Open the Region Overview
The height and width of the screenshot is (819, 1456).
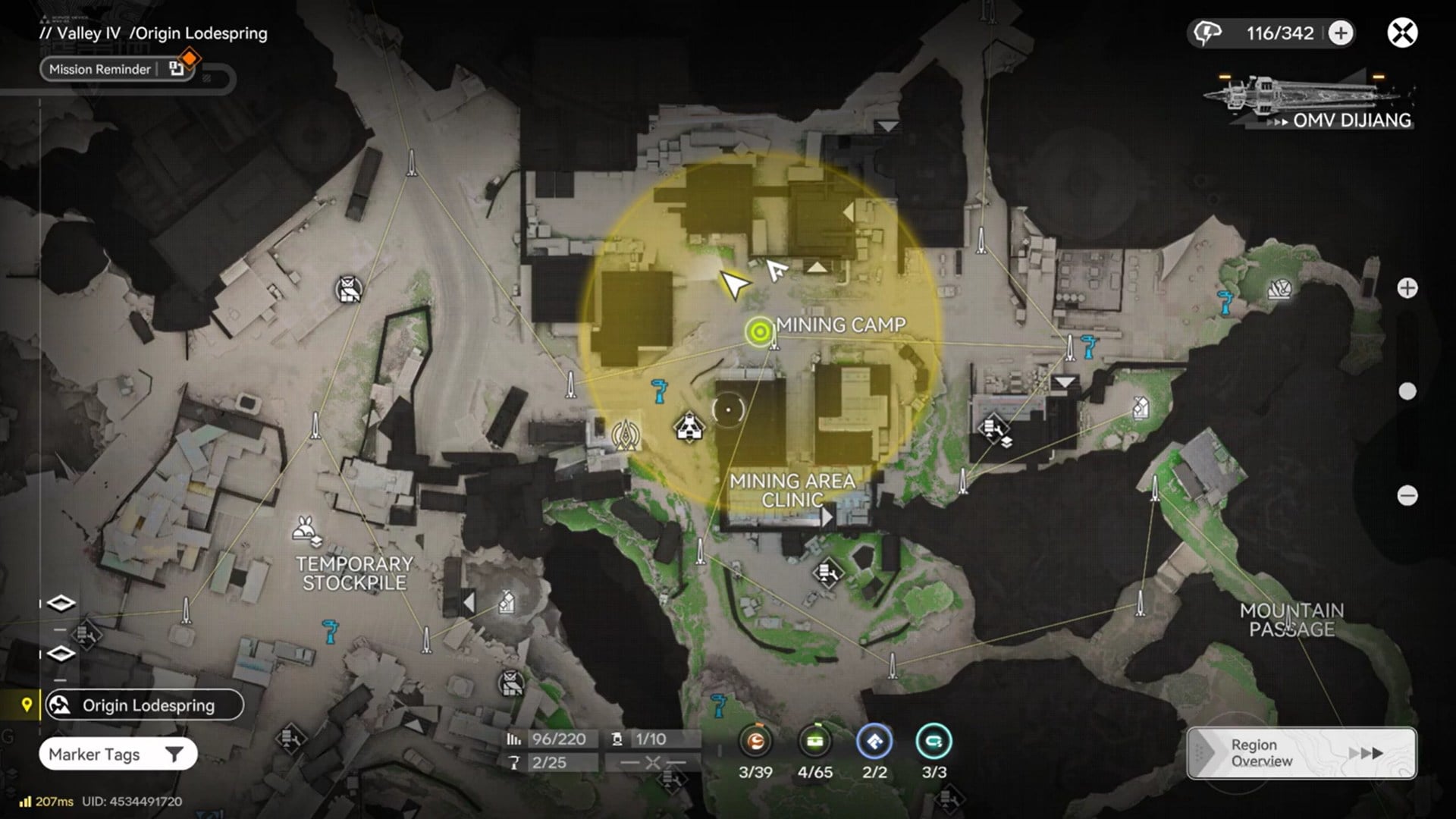1301,753
